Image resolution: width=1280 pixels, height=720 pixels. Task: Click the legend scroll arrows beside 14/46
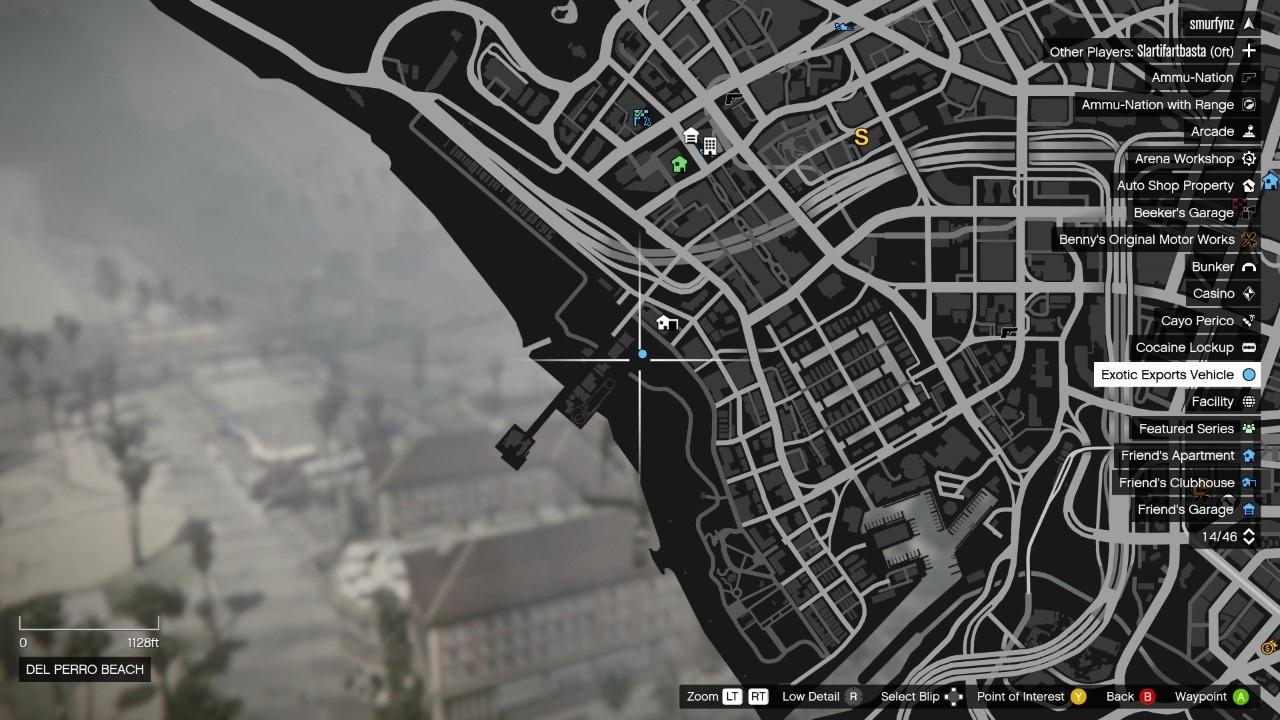click(1248, 537)
